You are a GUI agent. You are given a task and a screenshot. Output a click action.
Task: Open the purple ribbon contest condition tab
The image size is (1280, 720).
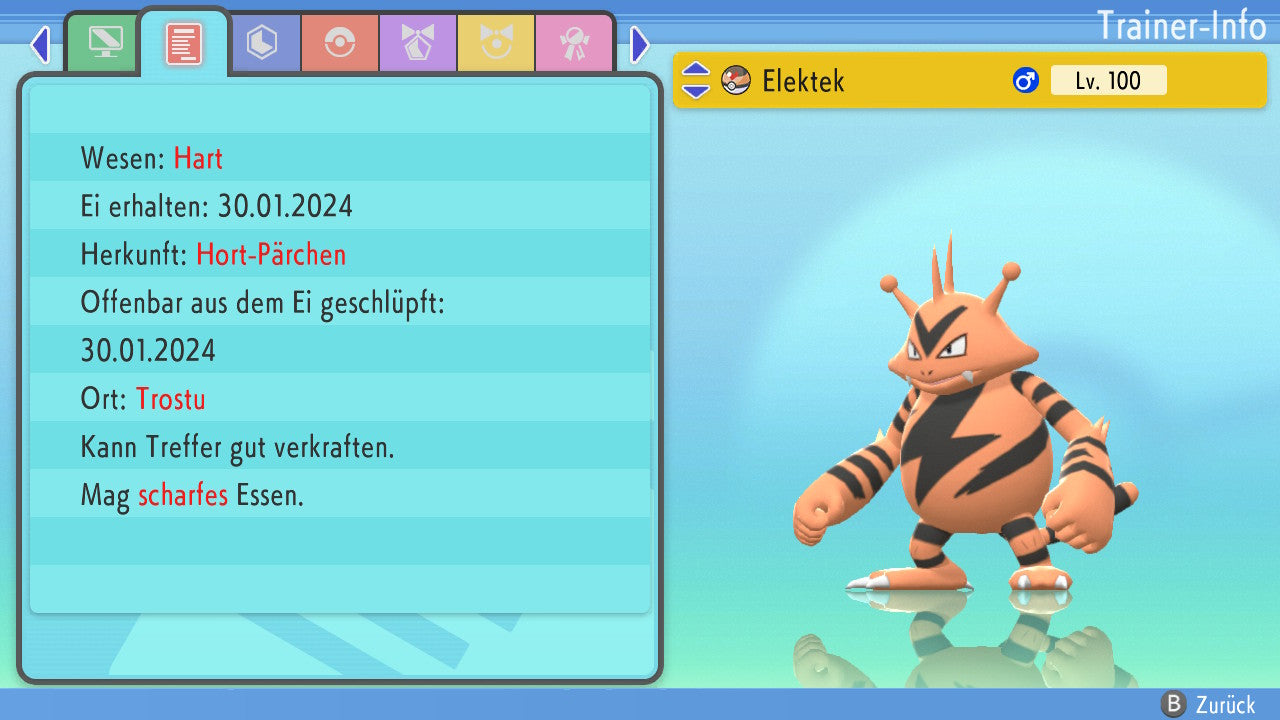417,43
